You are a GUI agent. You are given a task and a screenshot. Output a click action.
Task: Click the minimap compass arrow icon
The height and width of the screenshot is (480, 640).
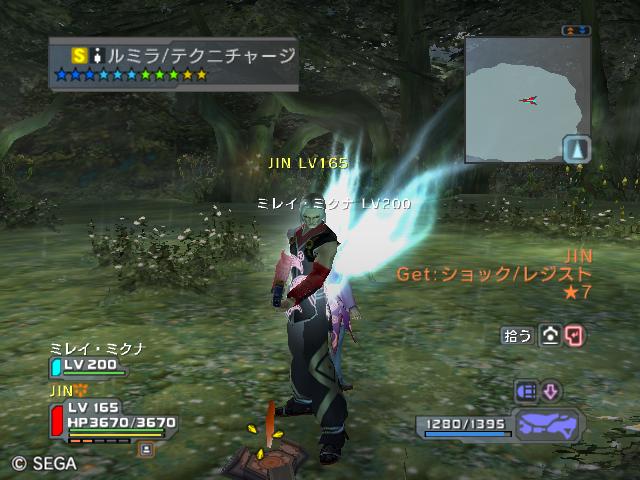click(x=577, y=150)
